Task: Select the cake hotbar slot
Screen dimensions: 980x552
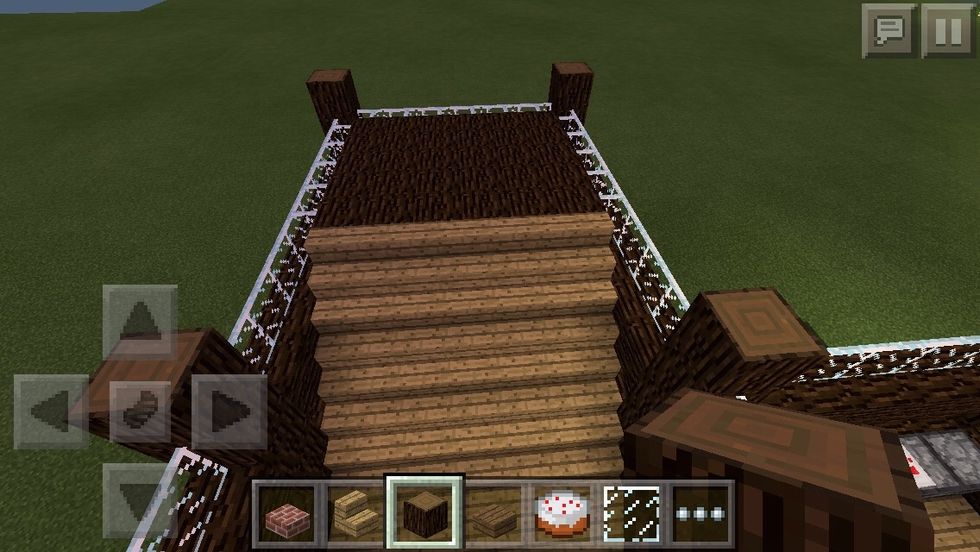Action: pos(563,512)
